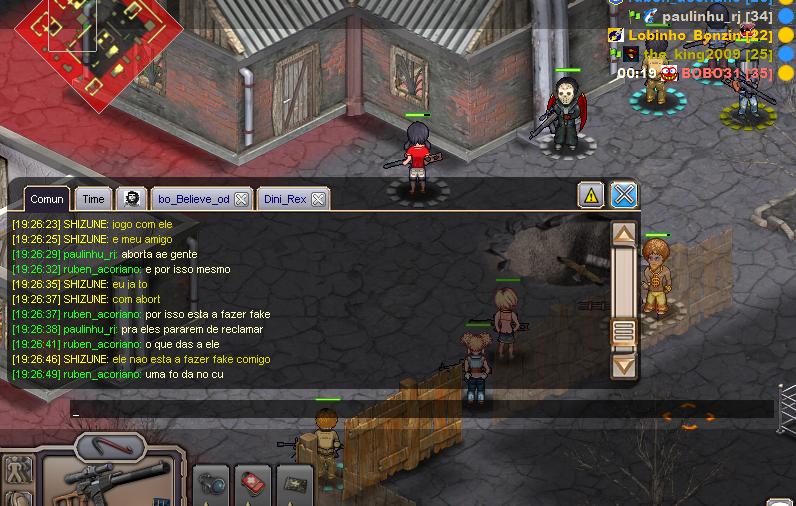Click the chat scroll up arrow

coord(624,236)
